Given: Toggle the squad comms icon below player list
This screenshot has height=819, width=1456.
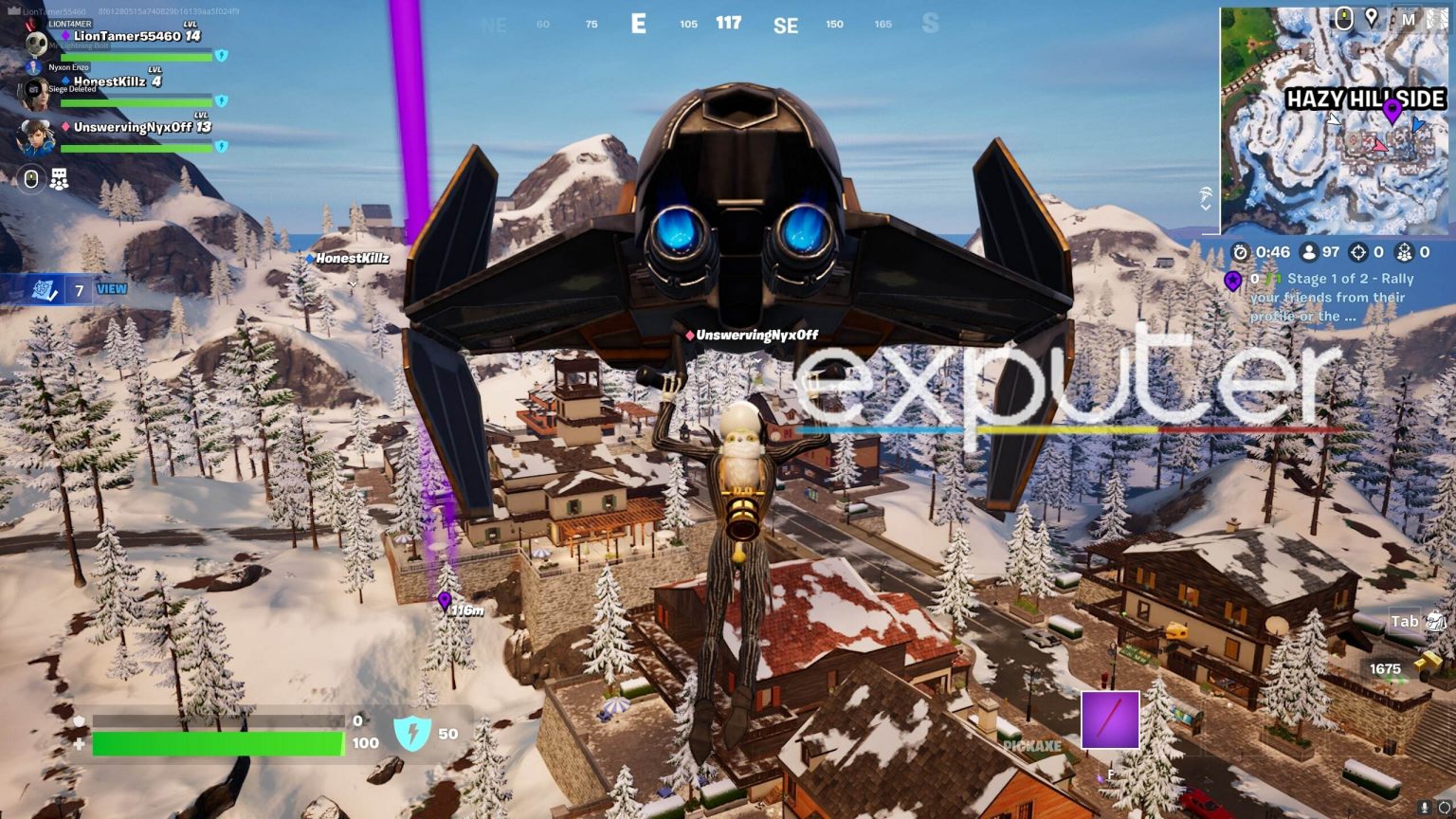Looking at the screenshot, I should pos(59,179).
